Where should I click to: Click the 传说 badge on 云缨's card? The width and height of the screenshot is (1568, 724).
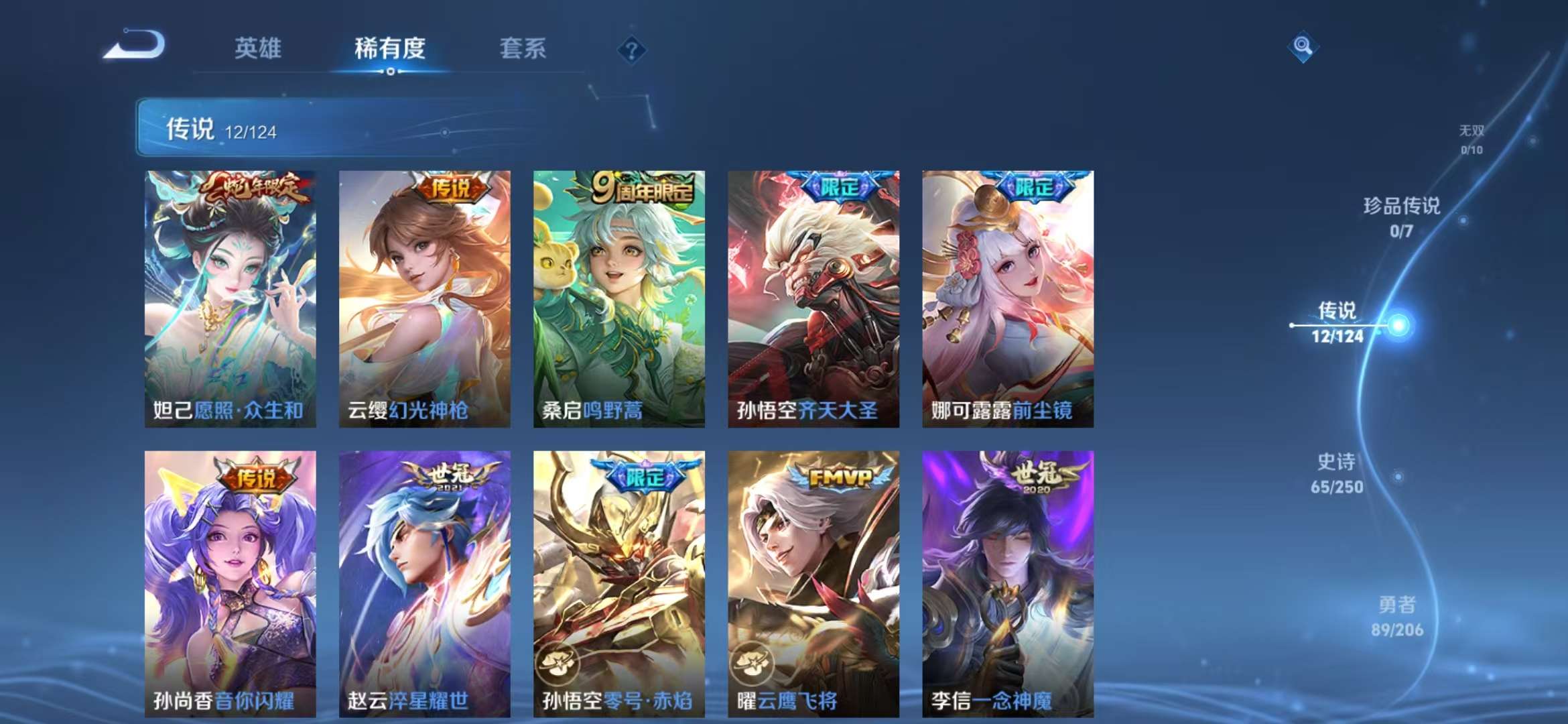(x=453, y=189)
